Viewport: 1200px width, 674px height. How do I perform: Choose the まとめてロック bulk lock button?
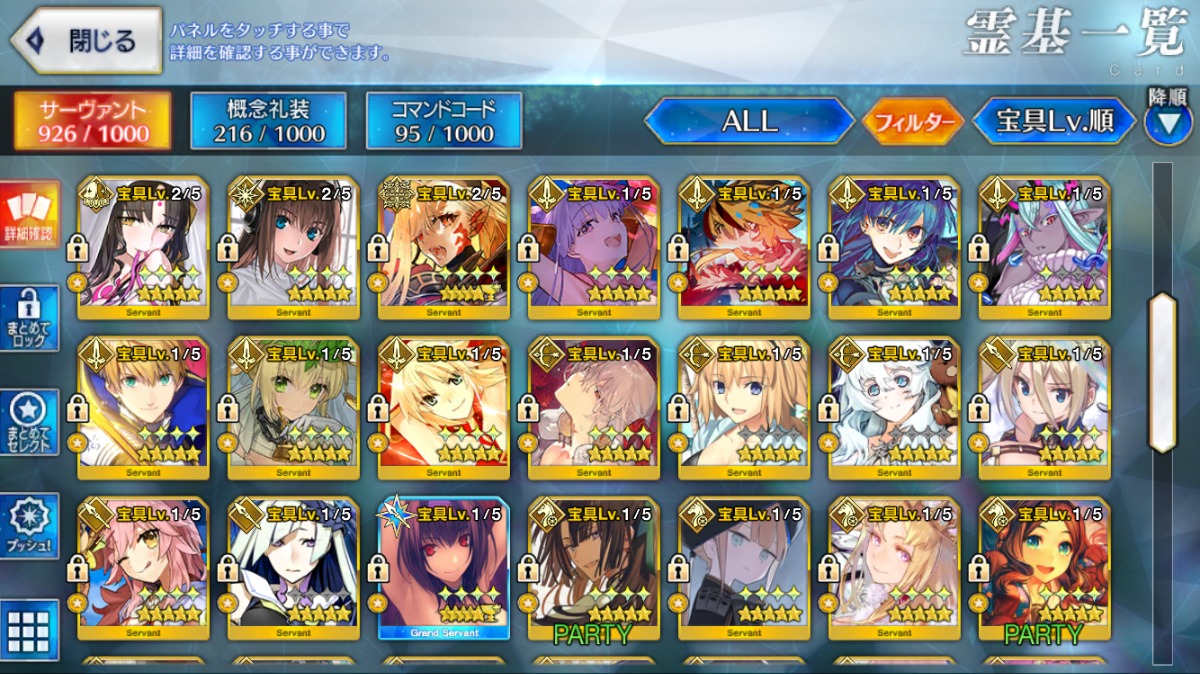30,319
